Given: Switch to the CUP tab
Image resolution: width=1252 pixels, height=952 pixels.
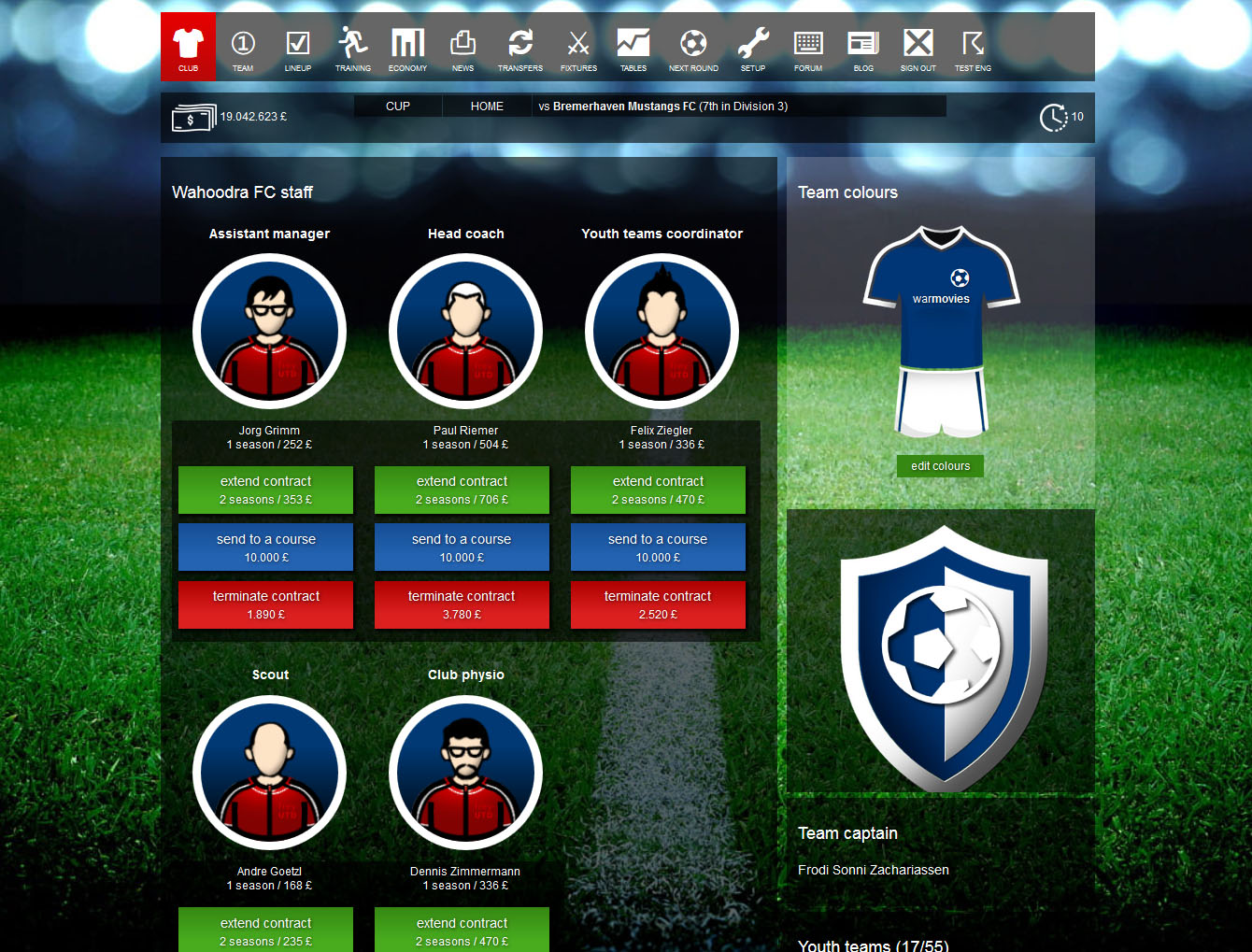Looking at the screenshot, I should tap(397, 106).
